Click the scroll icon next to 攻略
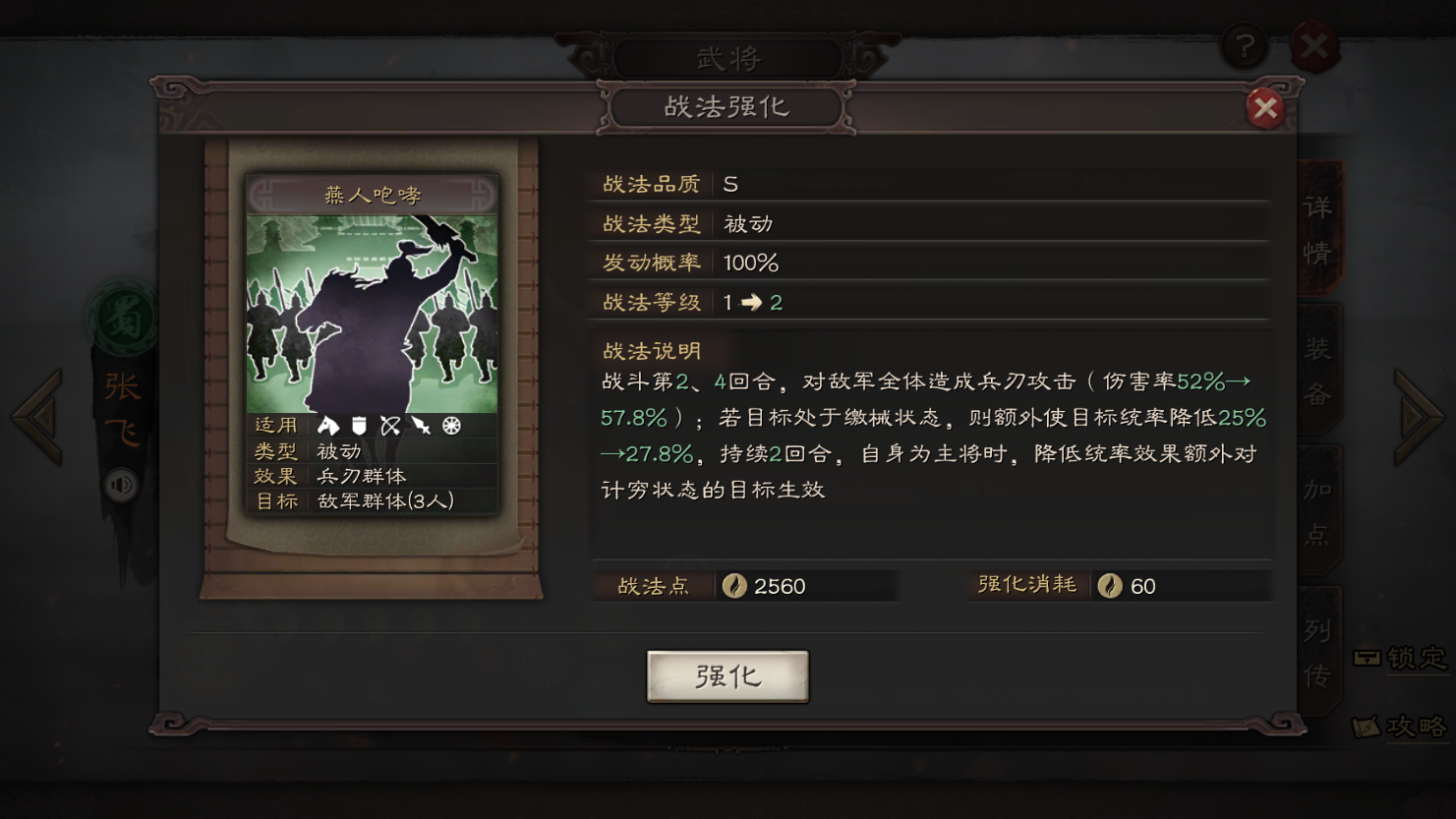1456x819 pixels. [x=1367, y=728]
